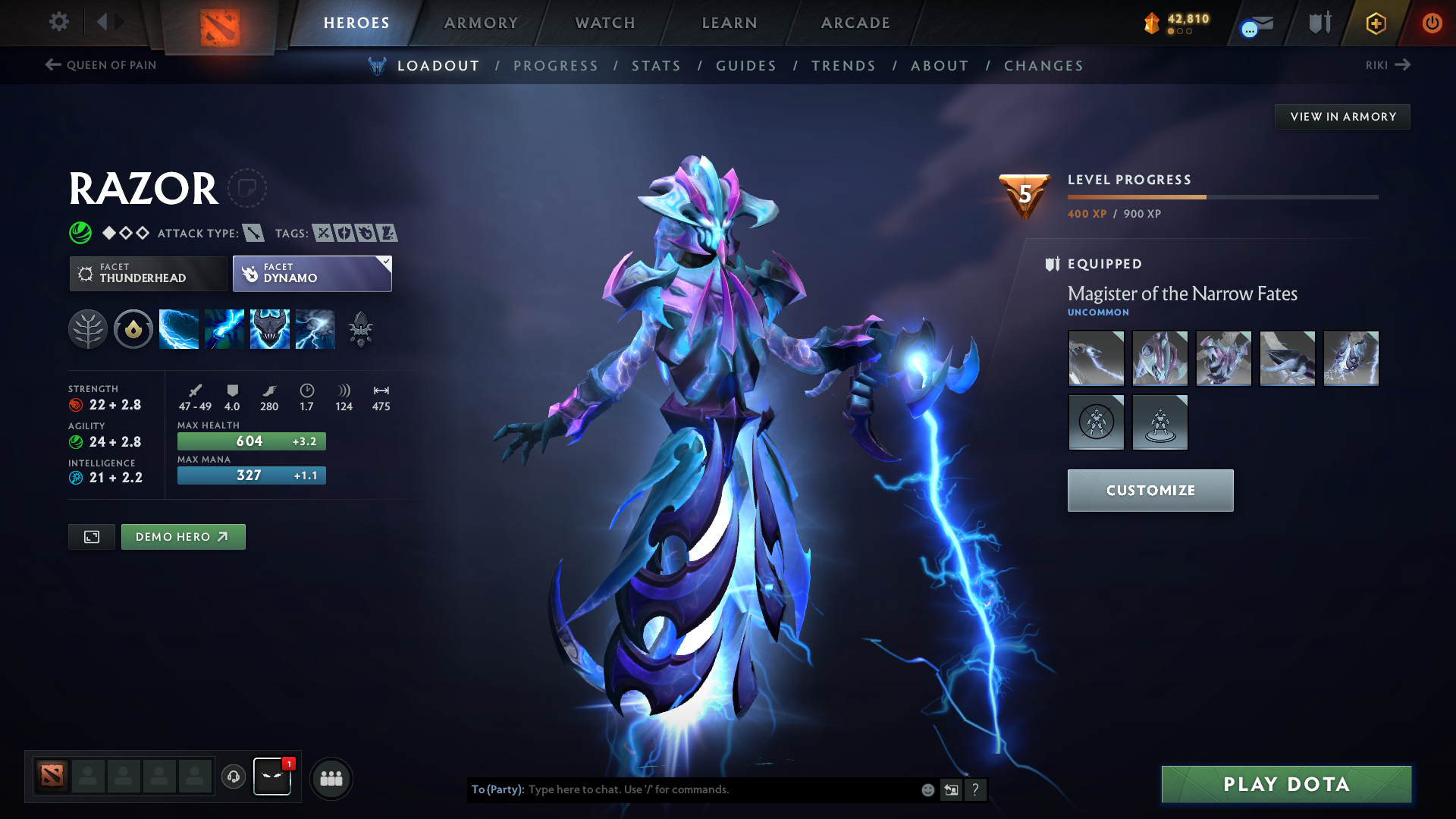Open Razor's Plasma Field ability icon
The image size is (1456, 819).
(179, 328)
